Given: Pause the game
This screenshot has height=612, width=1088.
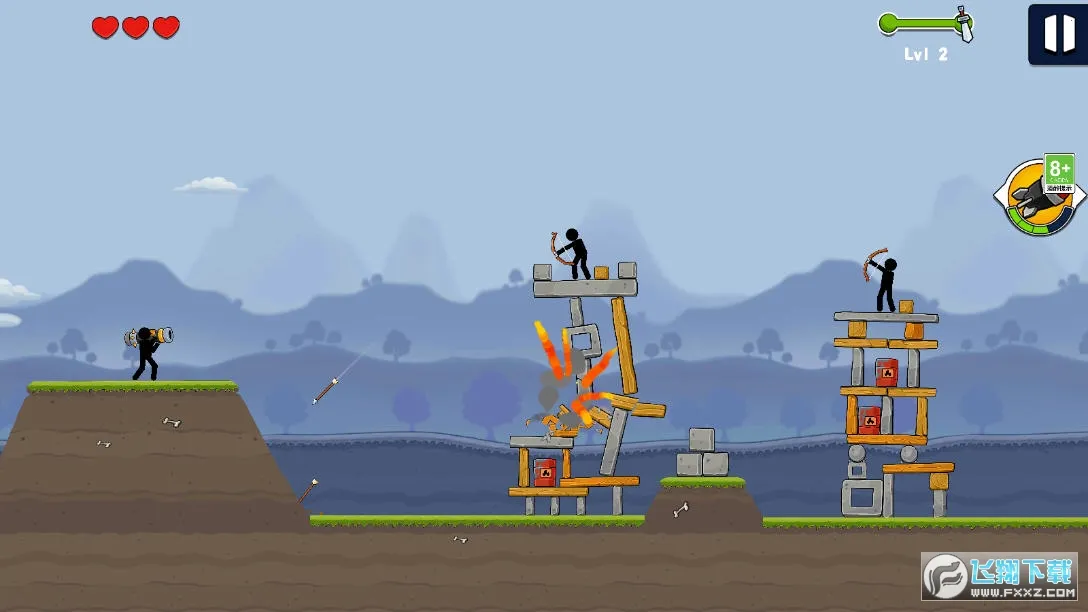Looking at the screenshot, I should click(1058, 34).
